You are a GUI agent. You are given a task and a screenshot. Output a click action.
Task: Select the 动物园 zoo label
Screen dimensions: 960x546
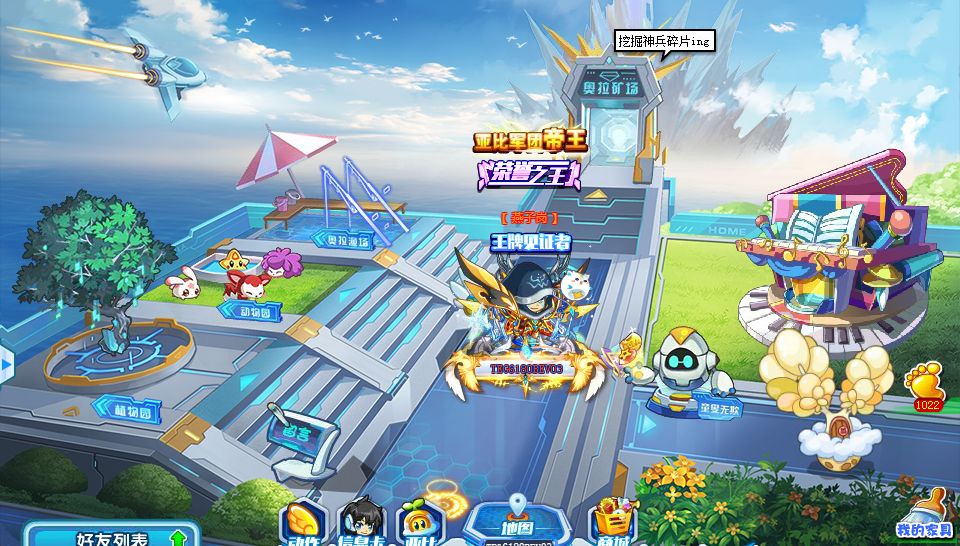(250, 312)
